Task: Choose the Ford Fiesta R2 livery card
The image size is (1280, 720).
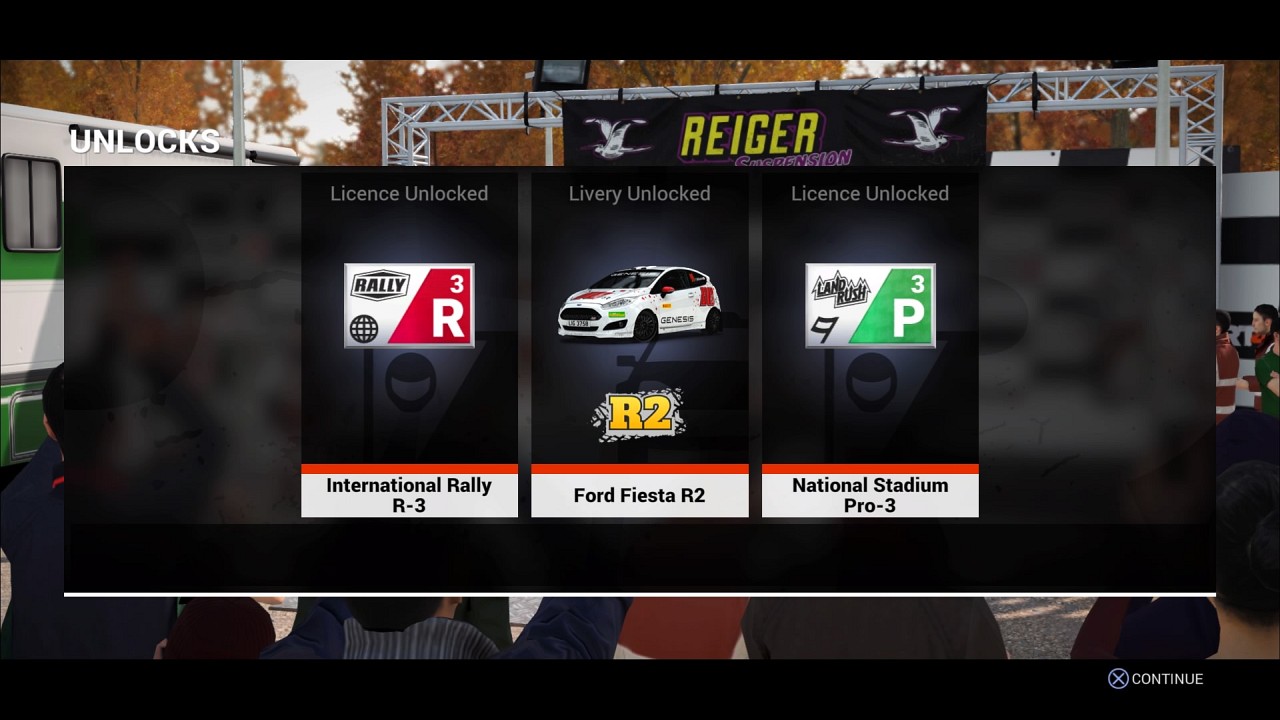Action: pos(639,345)
